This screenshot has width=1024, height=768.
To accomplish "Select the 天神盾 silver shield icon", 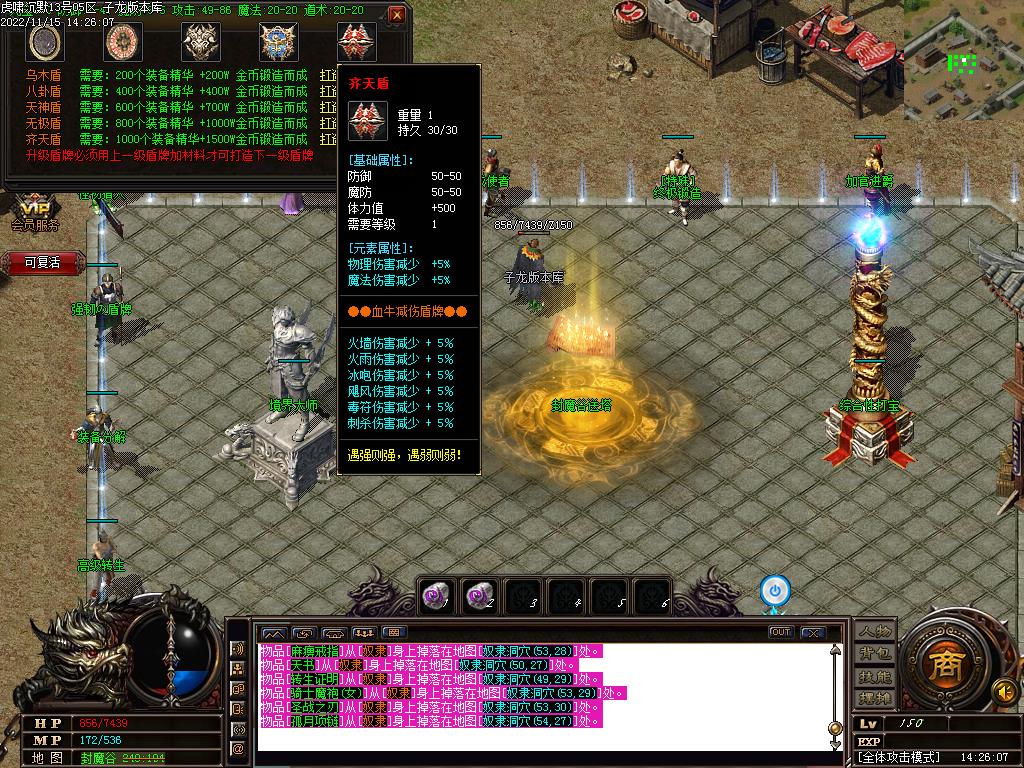I will click(x=201, y=42).
